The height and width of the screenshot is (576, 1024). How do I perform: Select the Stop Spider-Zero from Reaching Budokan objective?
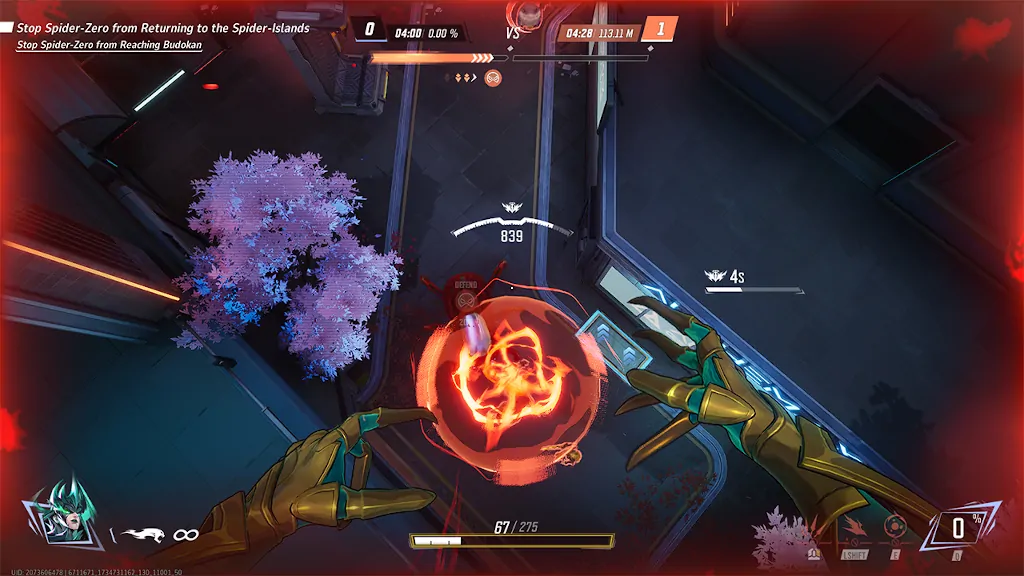[x=109, y=45]
